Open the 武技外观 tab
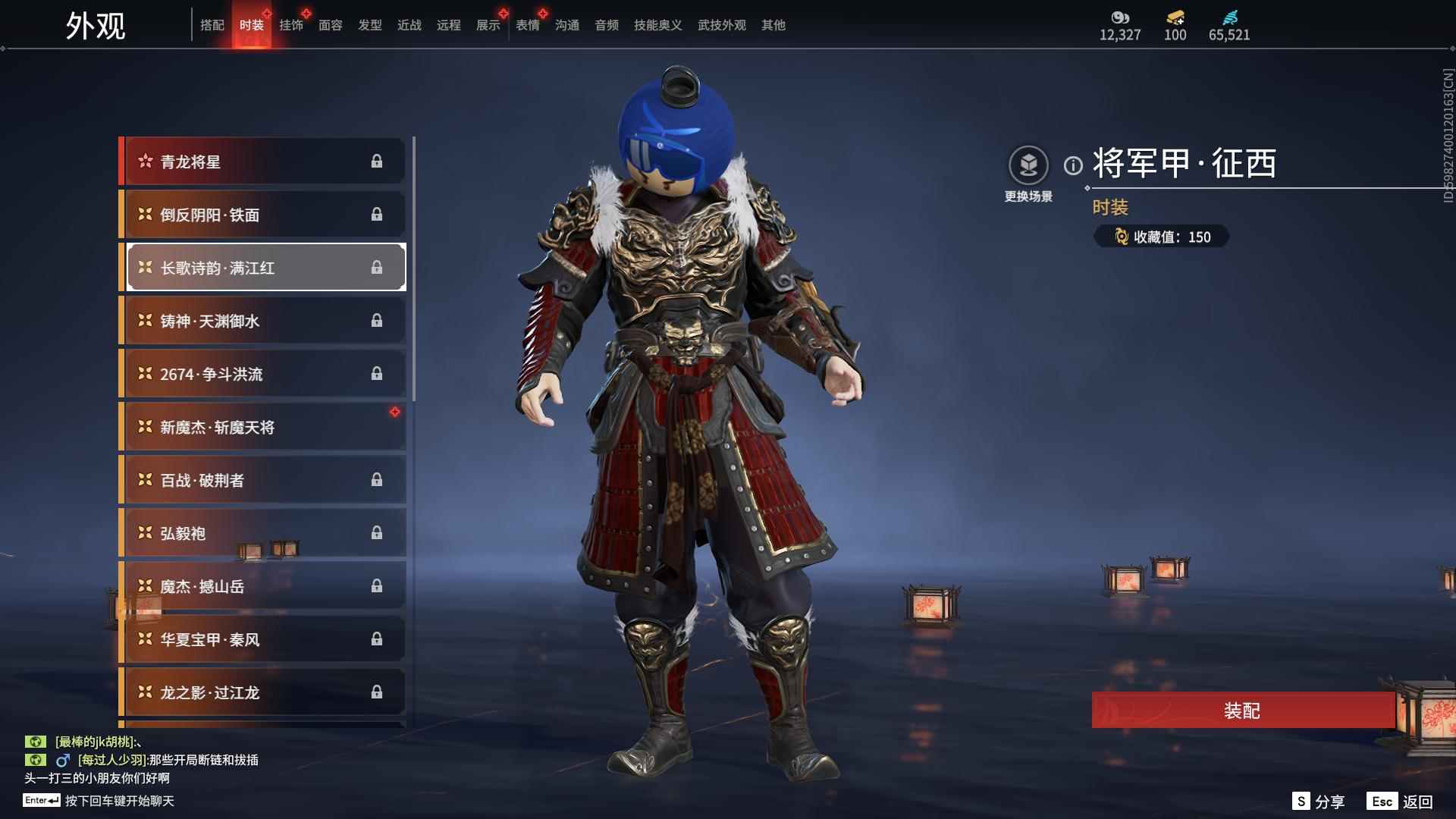The image size is (1456, 819). pyautogui.click(x=721, y=25)
